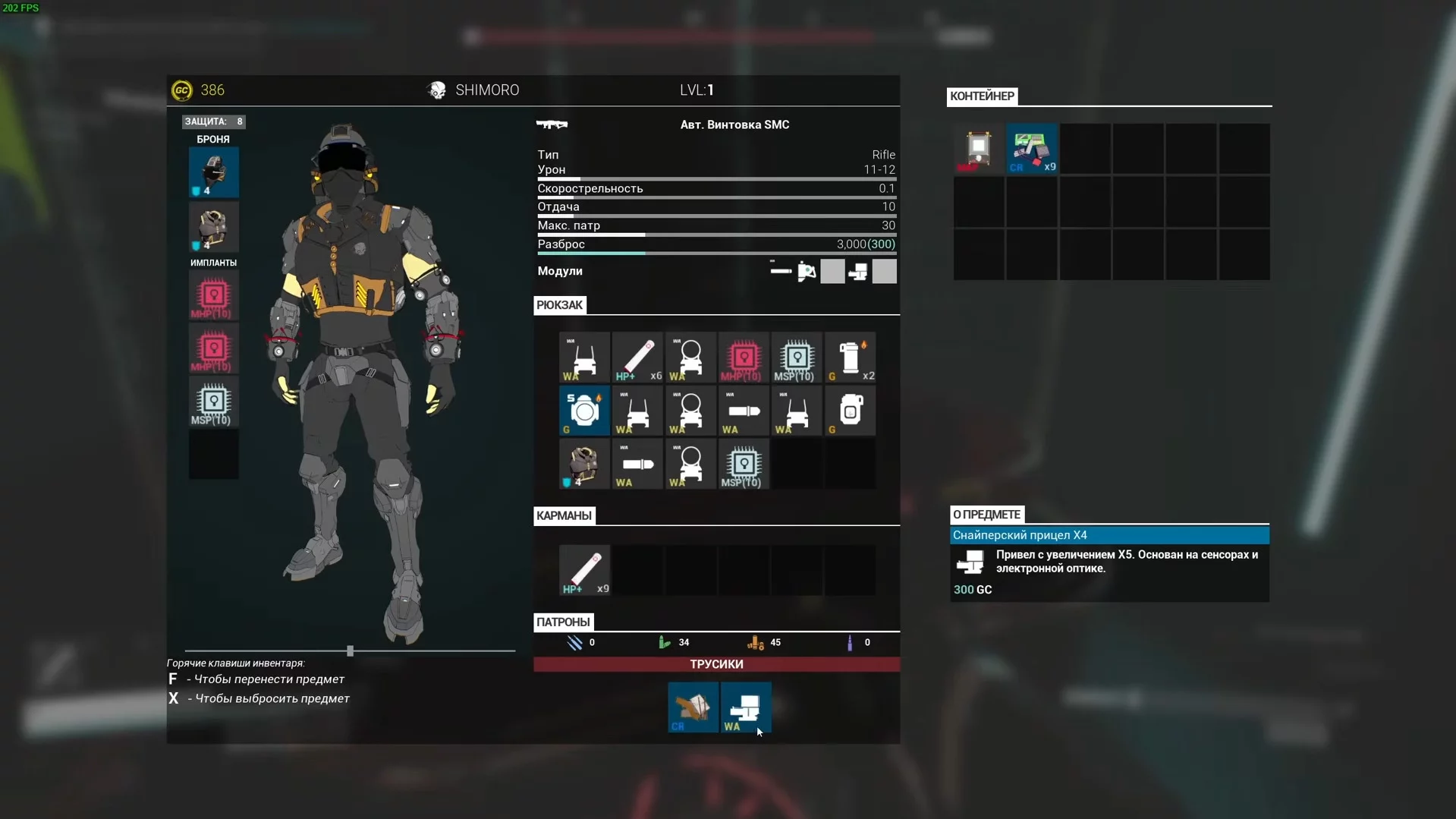Select the WA sniper scope in secure slots
The width and height of the screenshot is (1456, 819).
click(x=746, y=707)
